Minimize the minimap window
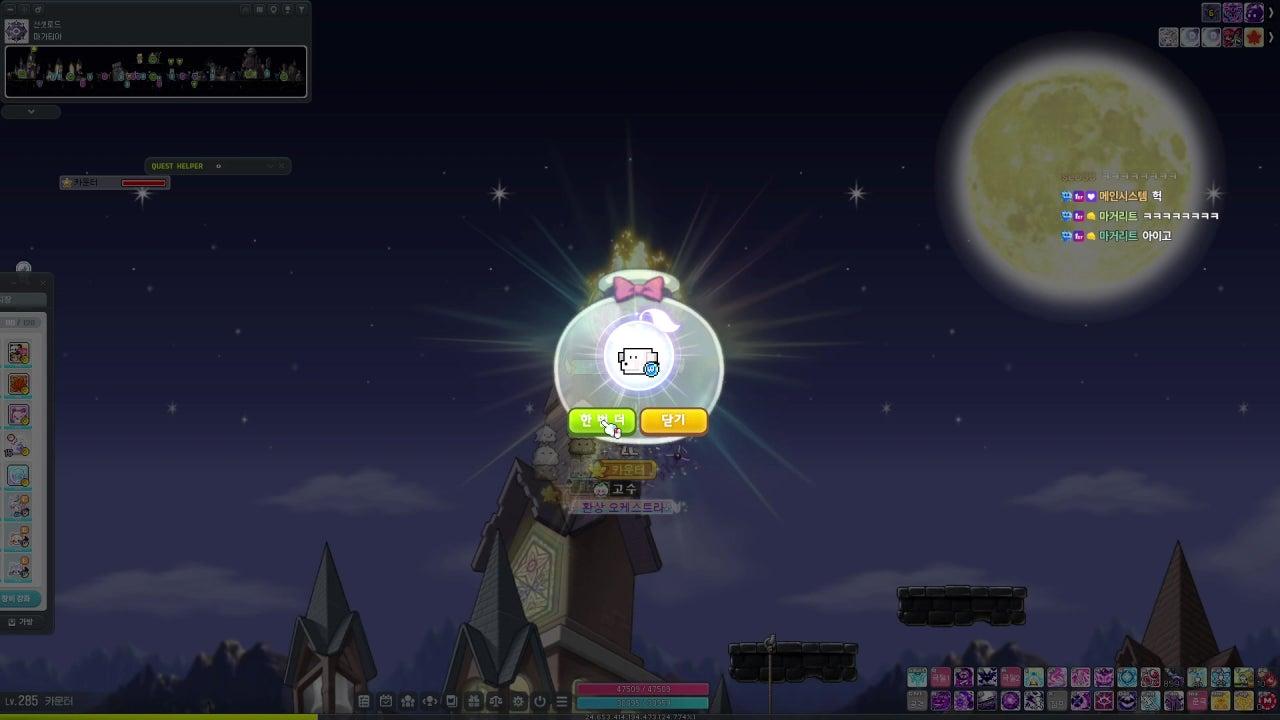Image resolution: width=1280 pixels, height=720 pixels. pyautogui.click(x=12, y=9)
